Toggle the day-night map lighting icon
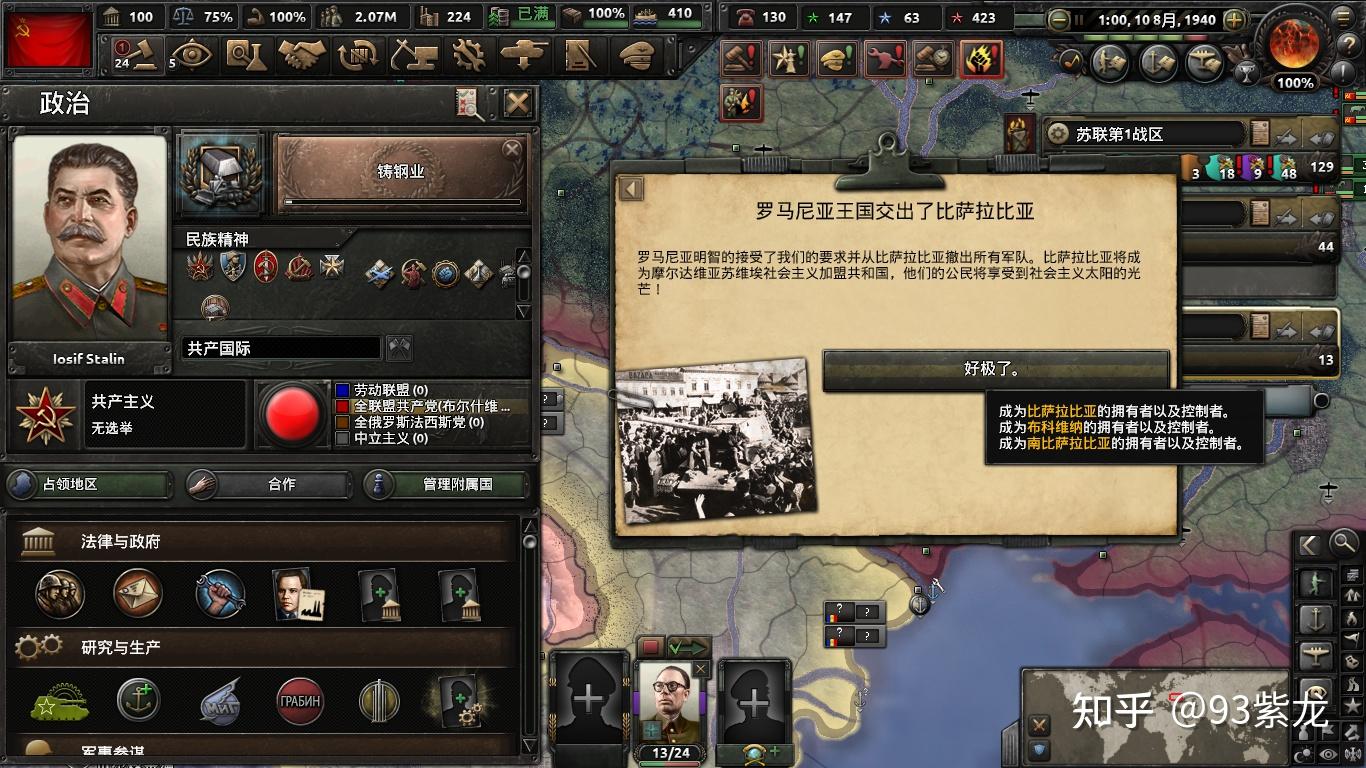Image resolution: width=1366 pixels, height=768 pixels. click(1304, 751)
